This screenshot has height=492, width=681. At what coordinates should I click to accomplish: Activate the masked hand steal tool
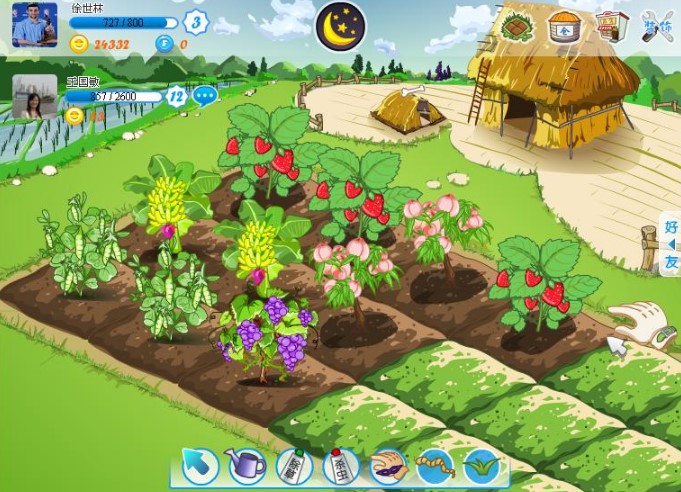coord(387,466)
